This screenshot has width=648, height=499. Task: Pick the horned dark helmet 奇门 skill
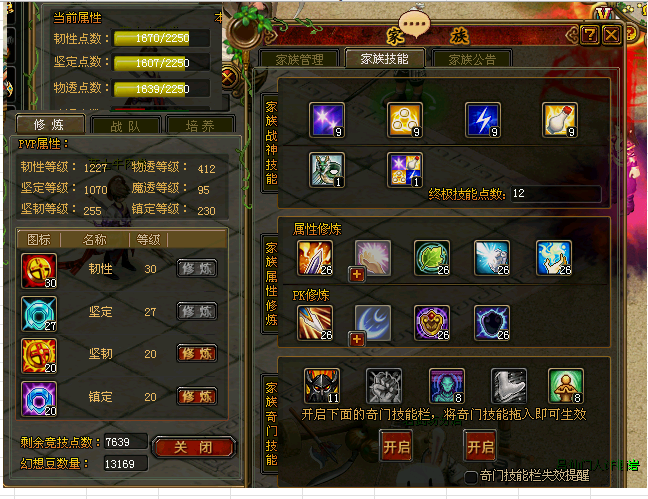pos(322,386)
